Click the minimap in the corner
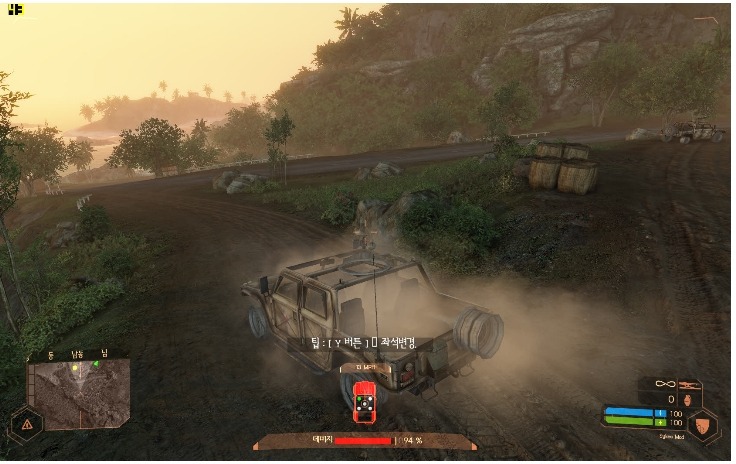 (79, 393)
